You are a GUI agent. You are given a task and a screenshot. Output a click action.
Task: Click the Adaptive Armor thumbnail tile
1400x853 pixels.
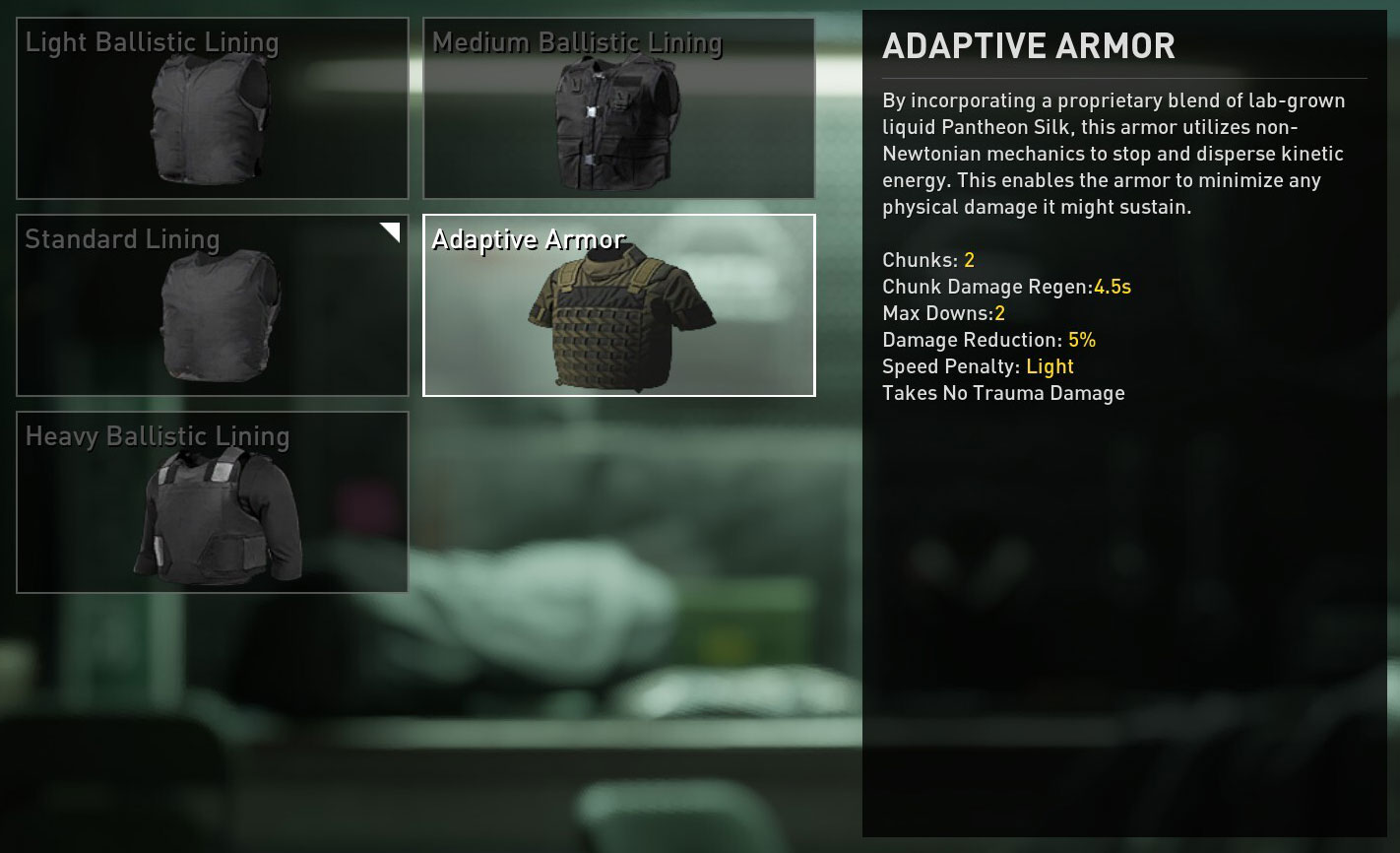click(619, 305)
